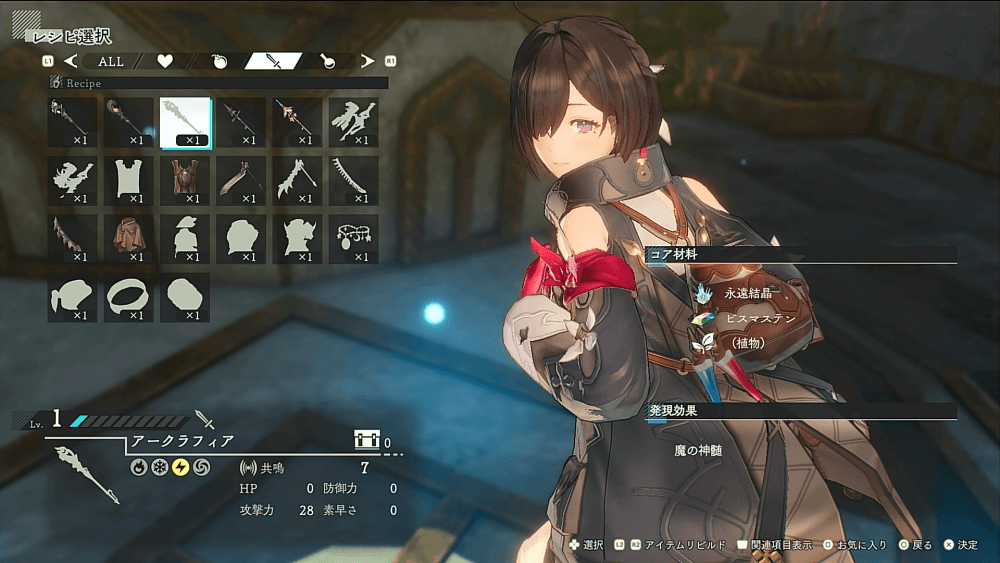Switch to the flask potion tab
Image resolution: width=1000 pixels, height=563 pixels.
[327, 62]
